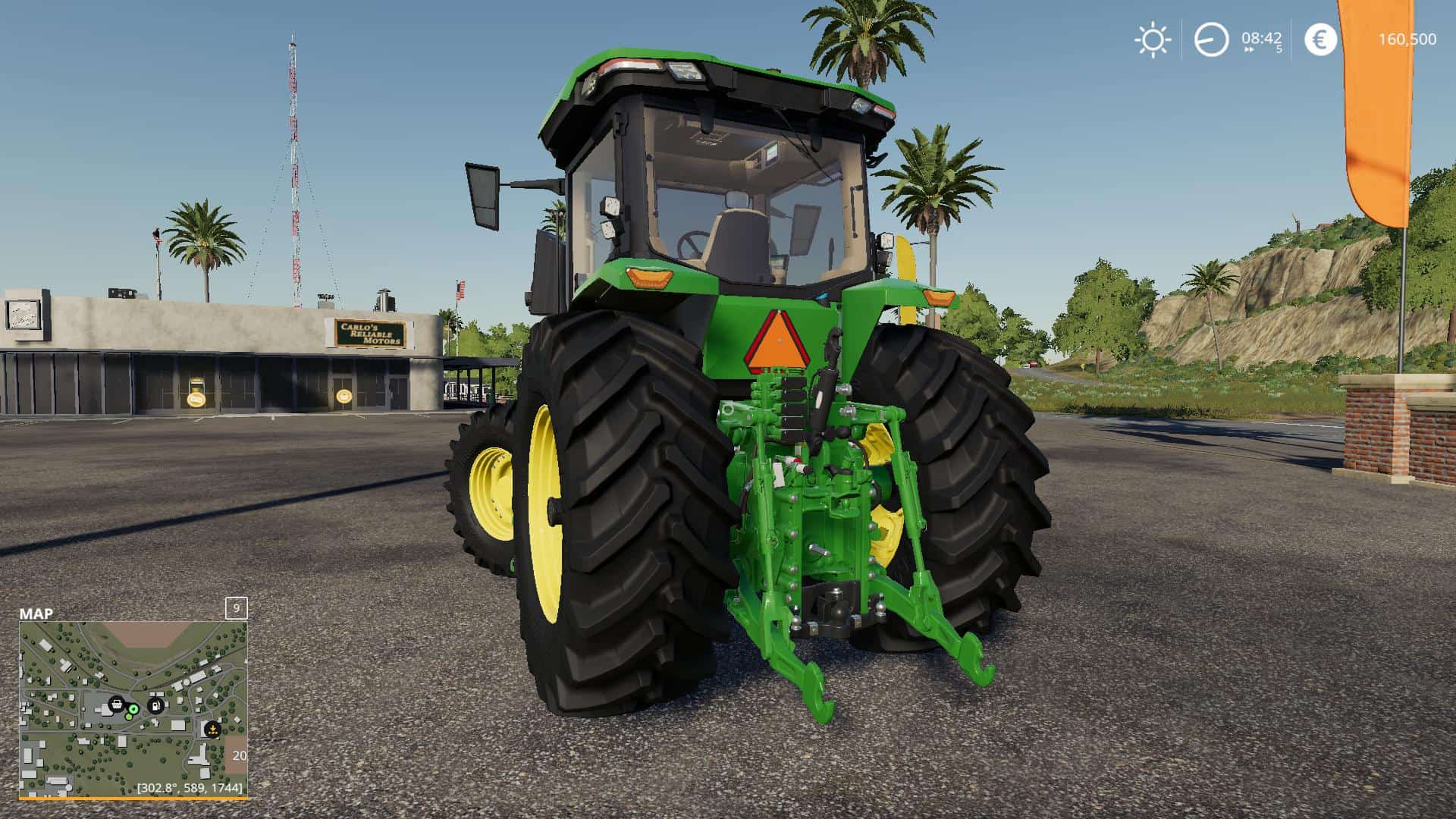Click the fast-forward arrows under the clock
Viewport: 1456px width, 819px height.
(1249, 49)
